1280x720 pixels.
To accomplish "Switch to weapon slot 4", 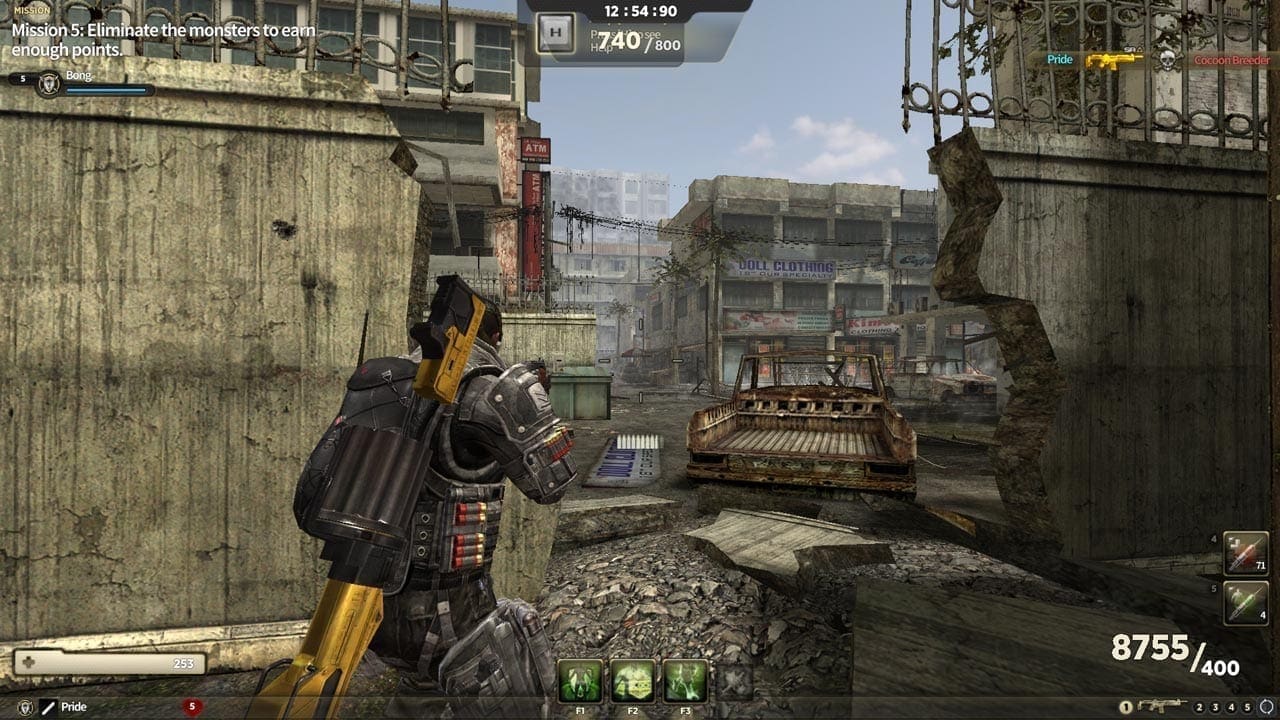I will coord(1231,707).
